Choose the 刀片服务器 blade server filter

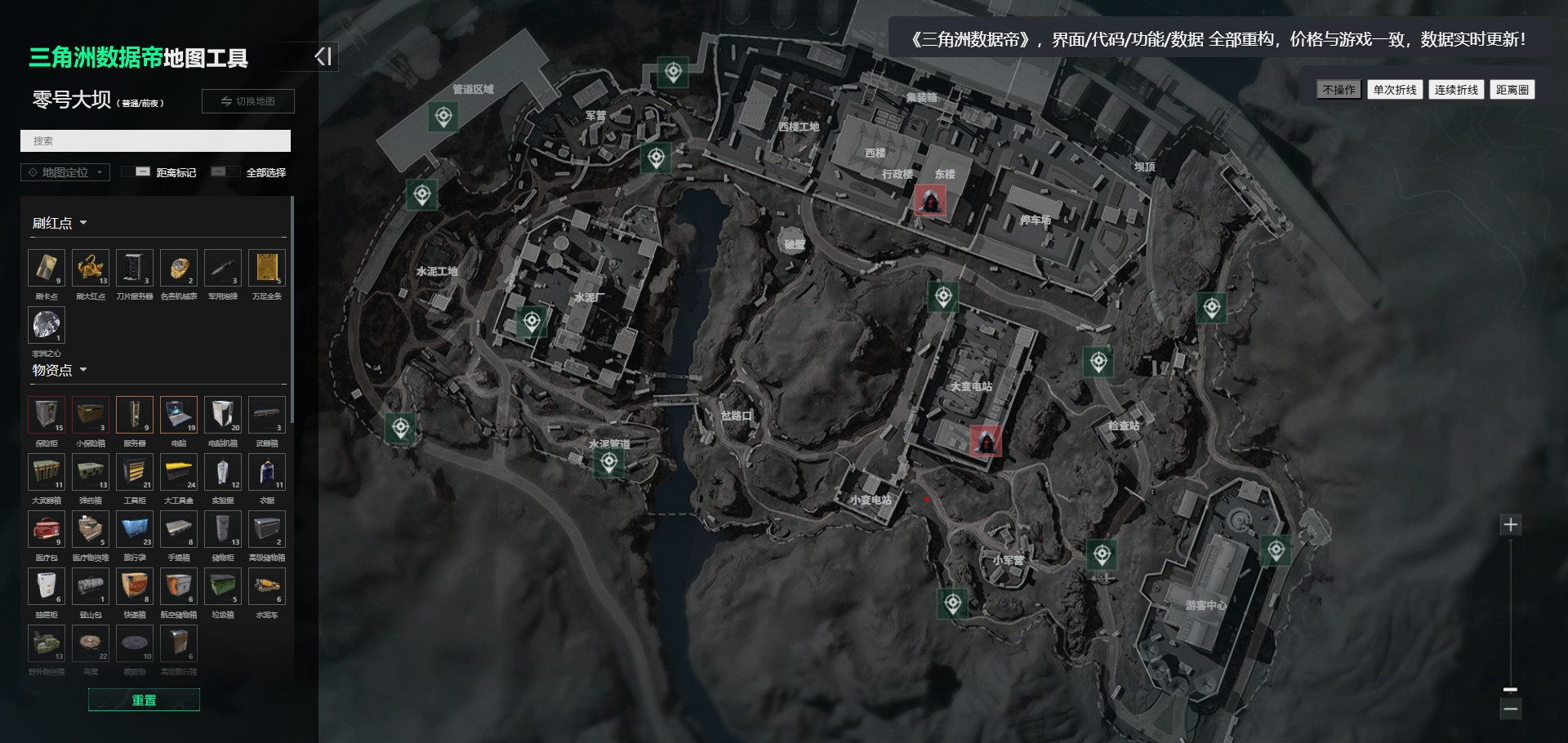click(135, 268)
